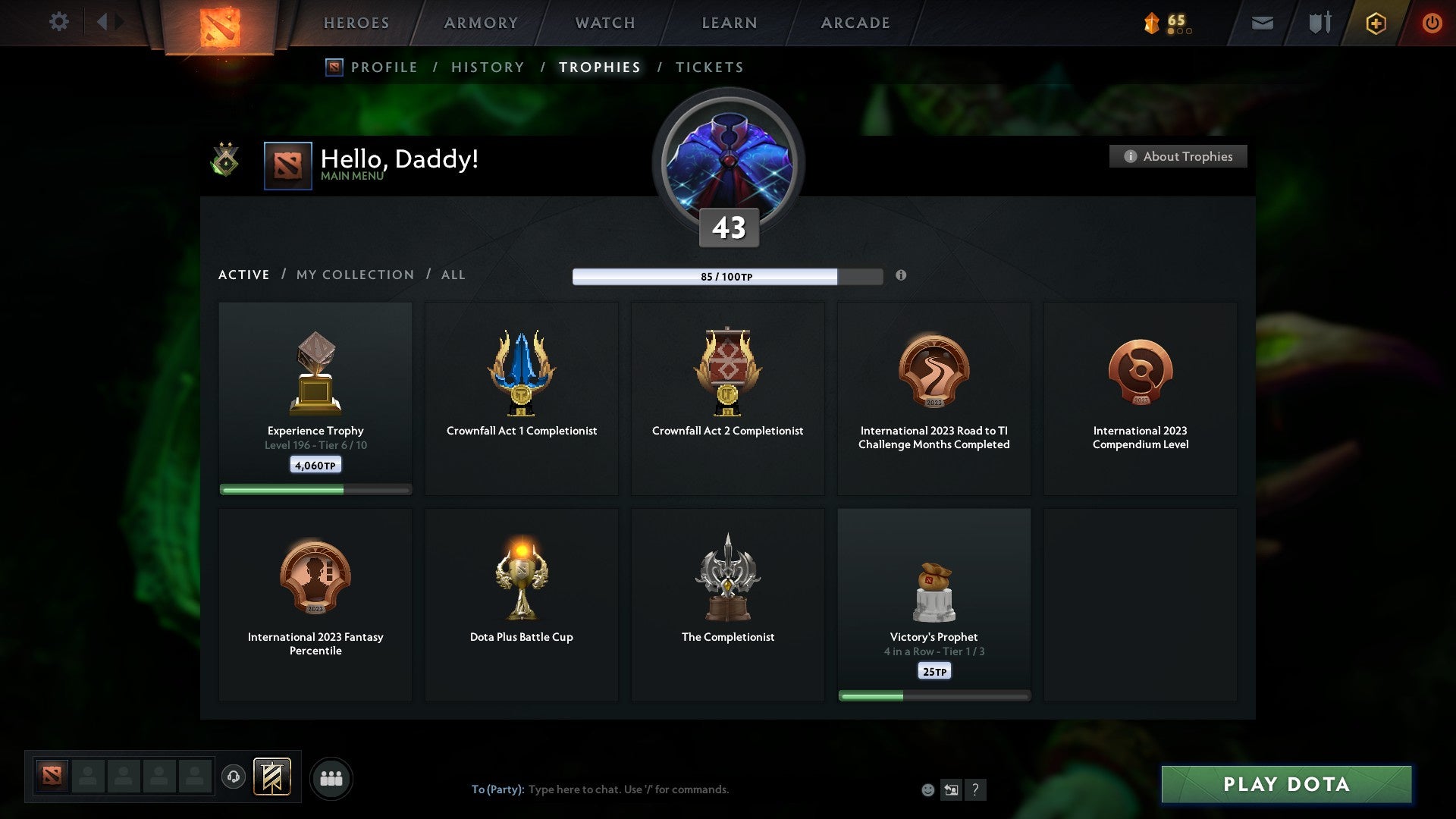Switch to the MY COLLECTION tab

point(353,275)
